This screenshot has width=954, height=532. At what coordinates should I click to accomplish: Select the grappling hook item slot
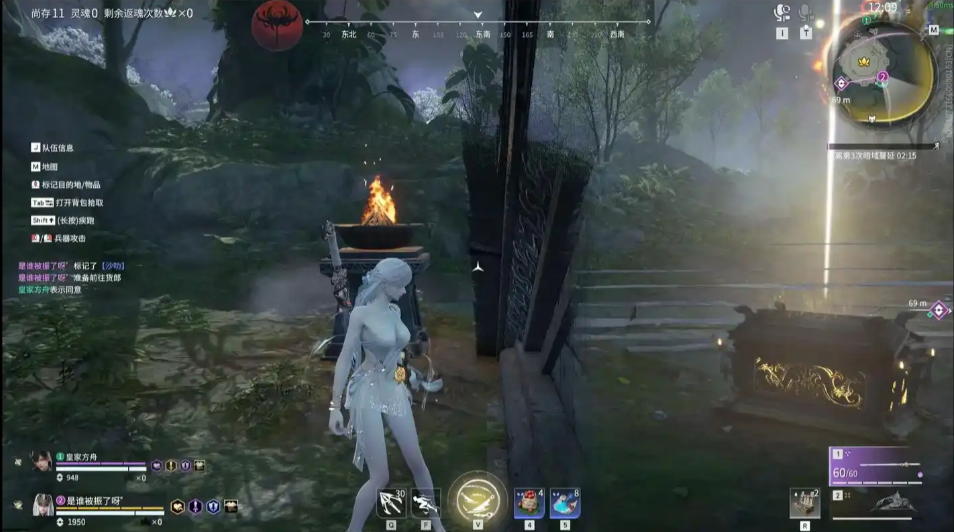pyautogui.click(x=391, y=502)
